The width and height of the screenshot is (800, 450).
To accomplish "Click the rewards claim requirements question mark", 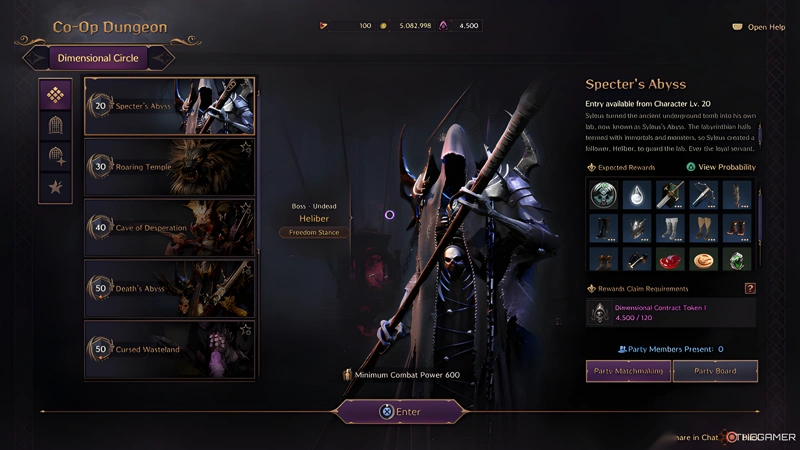I will (x=750, y=289).
